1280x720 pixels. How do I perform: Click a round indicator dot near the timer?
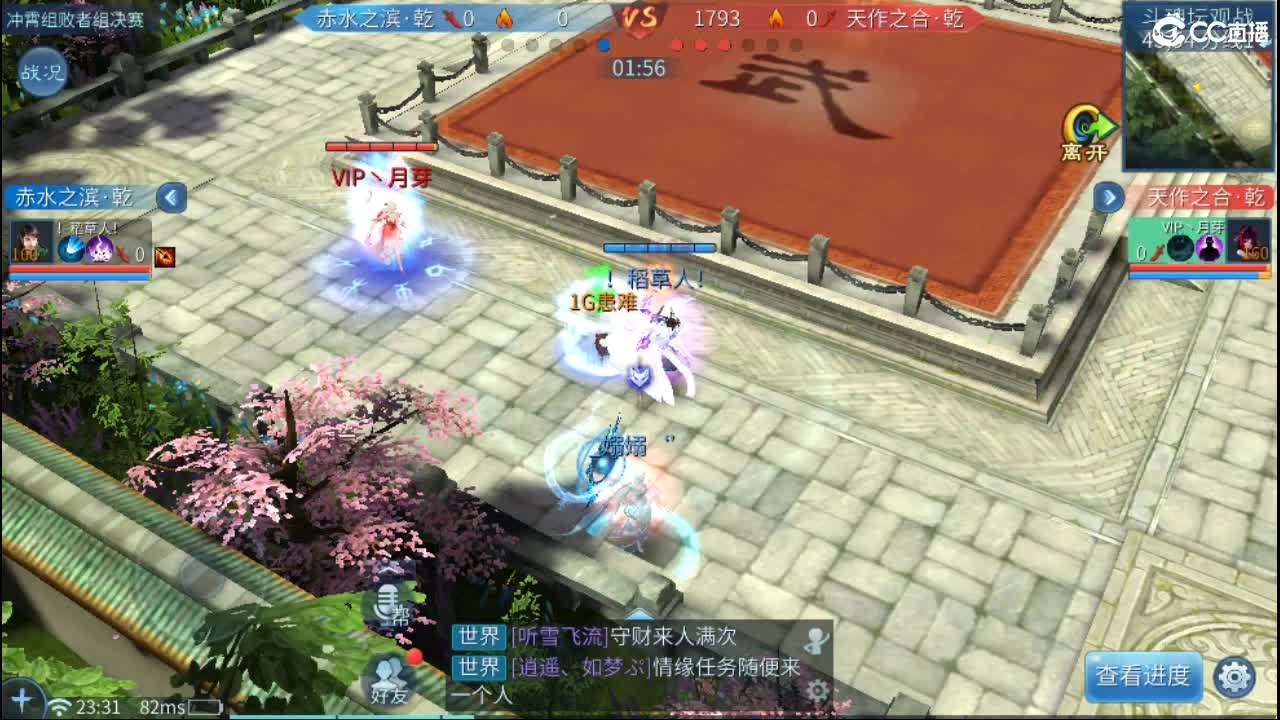point(603,44)
